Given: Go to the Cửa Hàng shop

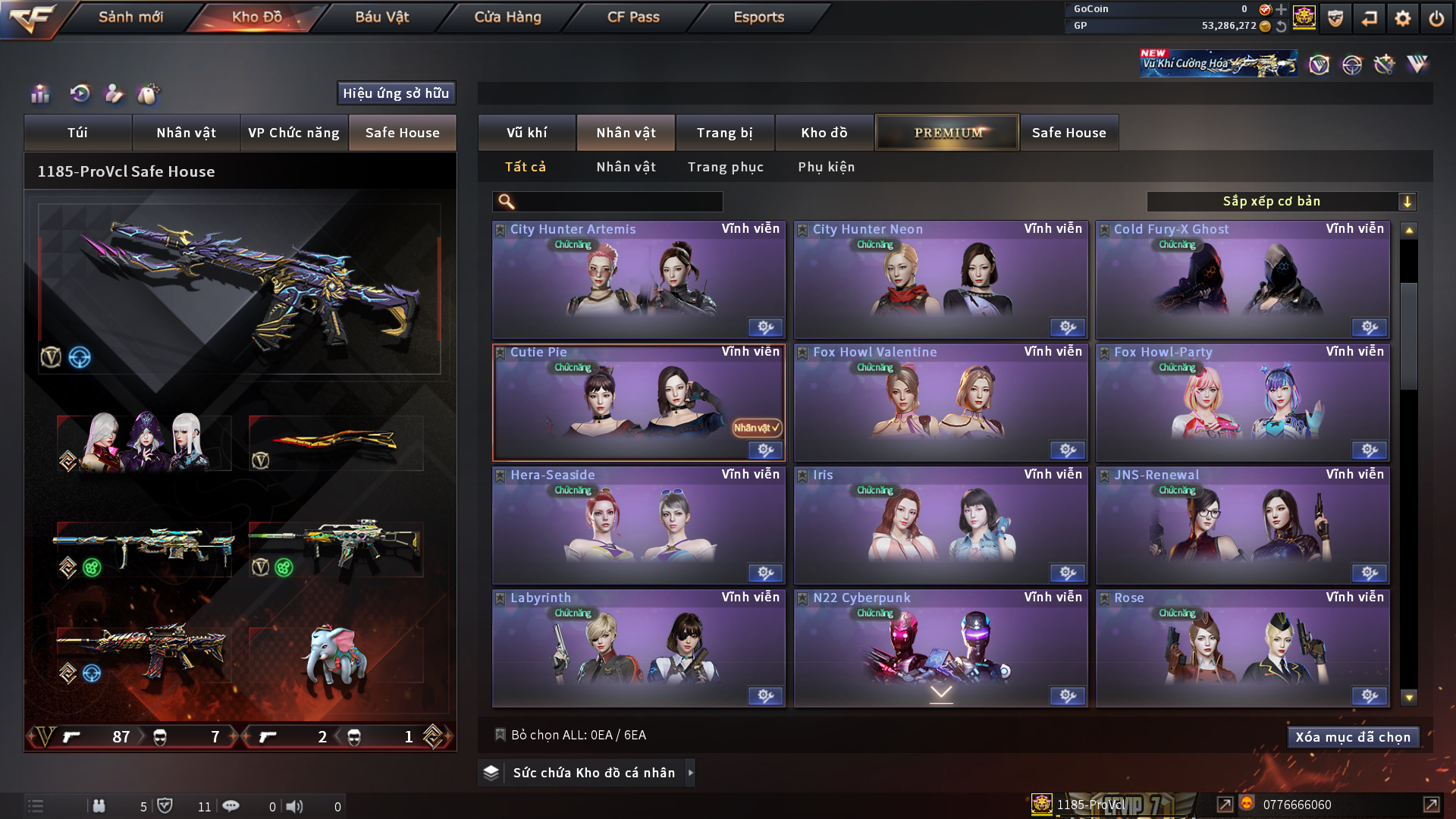Looking at the screenshot, I should pos(507,17).
